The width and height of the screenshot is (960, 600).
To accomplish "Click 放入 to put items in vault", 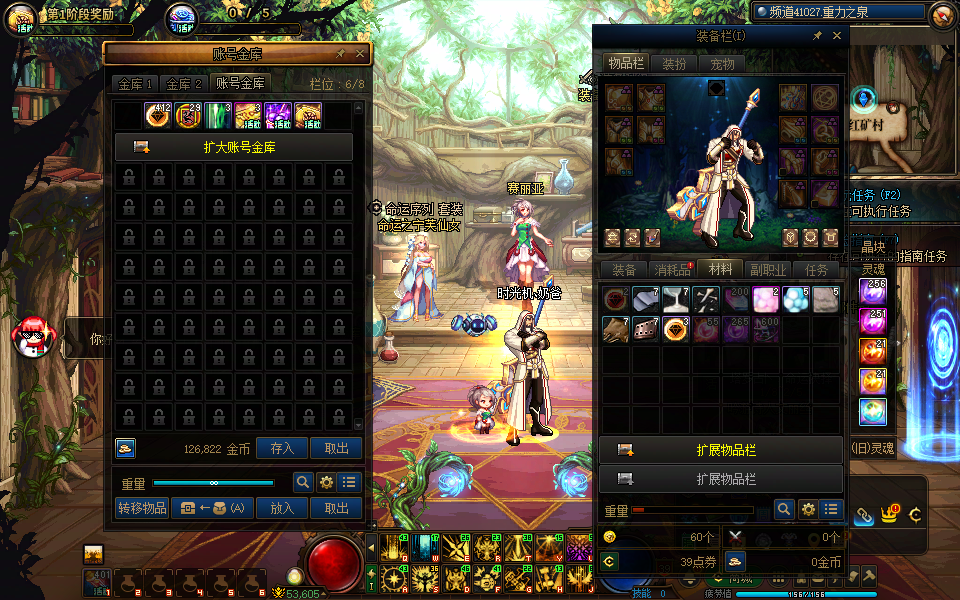I will pyautogui.click(x=282, y=508).
